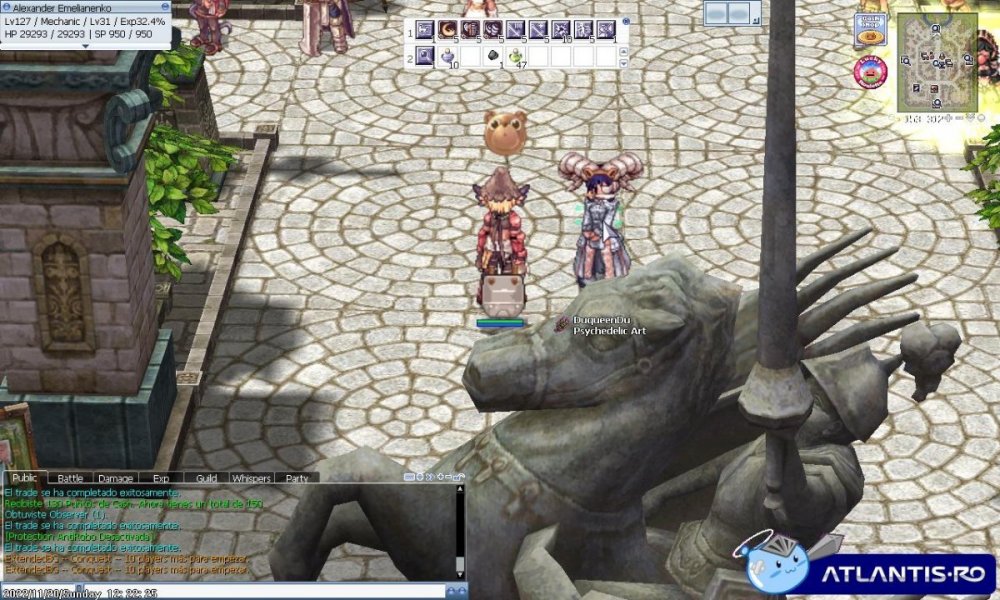
Task: Click the hotbar's down arrow button
Action: (x=625, y=62)
